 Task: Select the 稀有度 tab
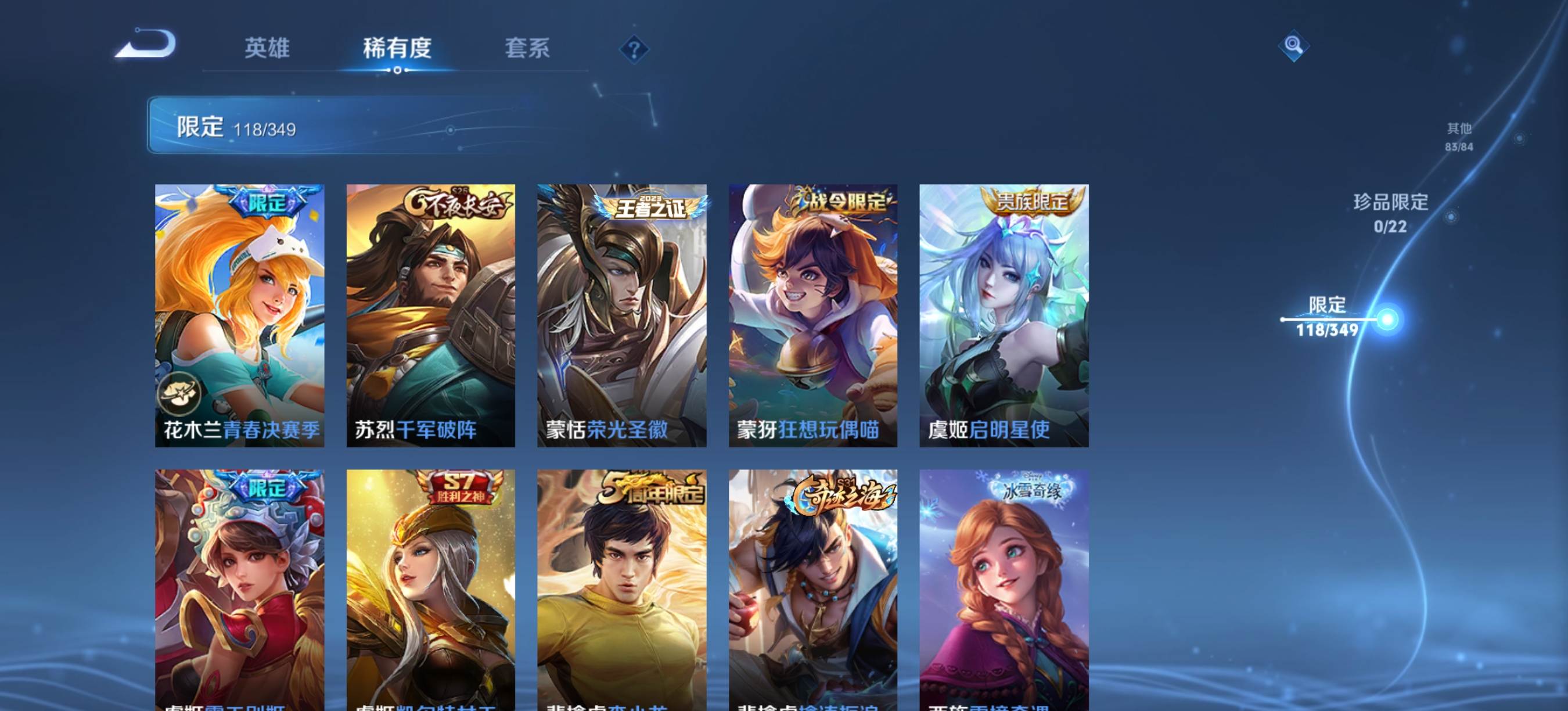(x=397, y=48)
